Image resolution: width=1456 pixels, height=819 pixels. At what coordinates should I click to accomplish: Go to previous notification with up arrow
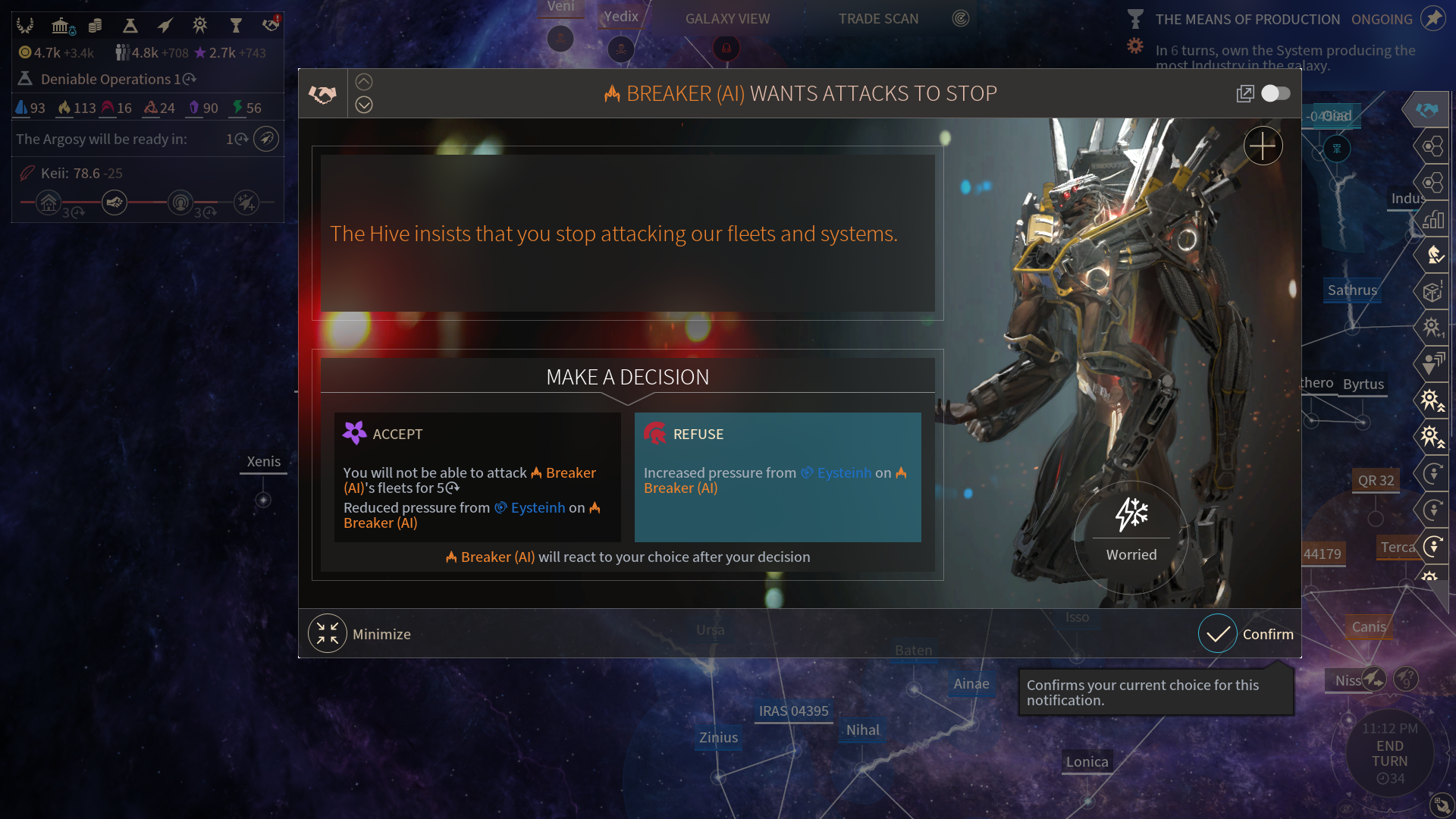(364, 82)
